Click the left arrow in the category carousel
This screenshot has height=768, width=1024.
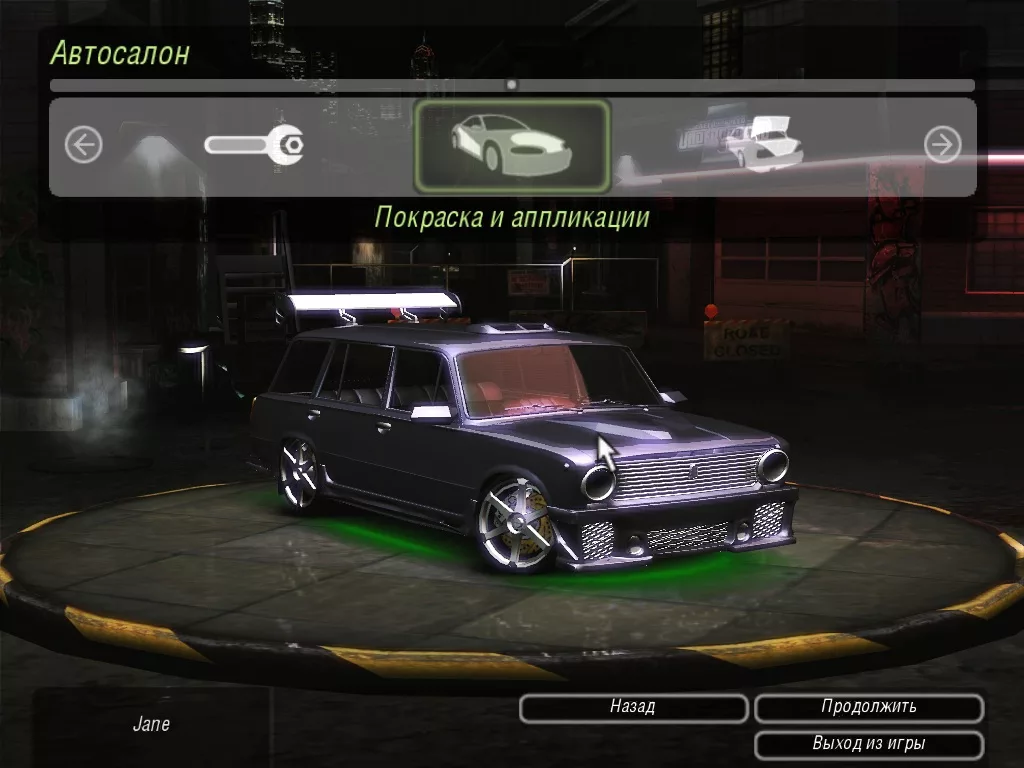84,146
